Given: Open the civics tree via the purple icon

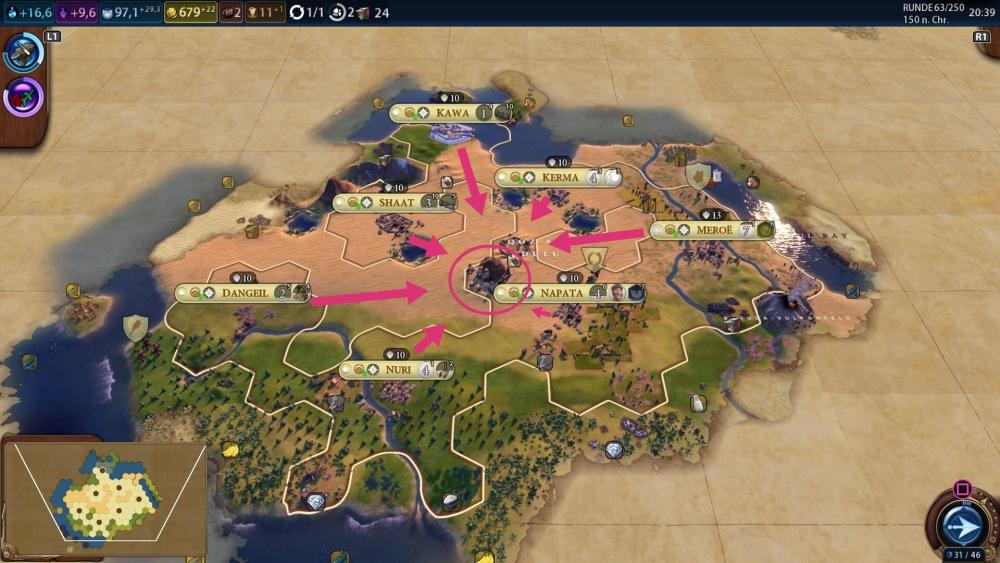Looking at the screenshot, I should [22, 98].
